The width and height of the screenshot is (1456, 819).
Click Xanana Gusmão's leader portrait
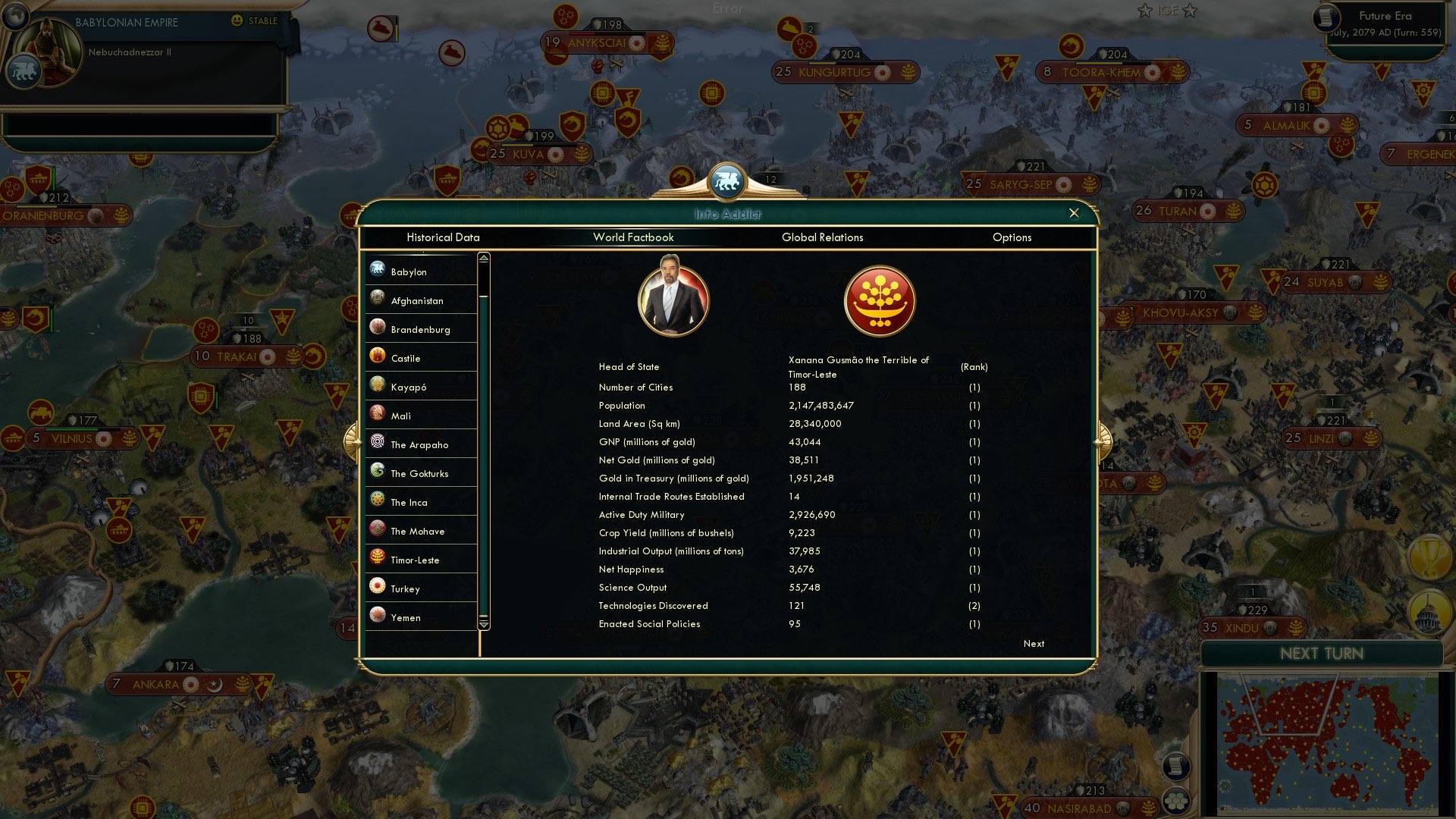(674, 300)
